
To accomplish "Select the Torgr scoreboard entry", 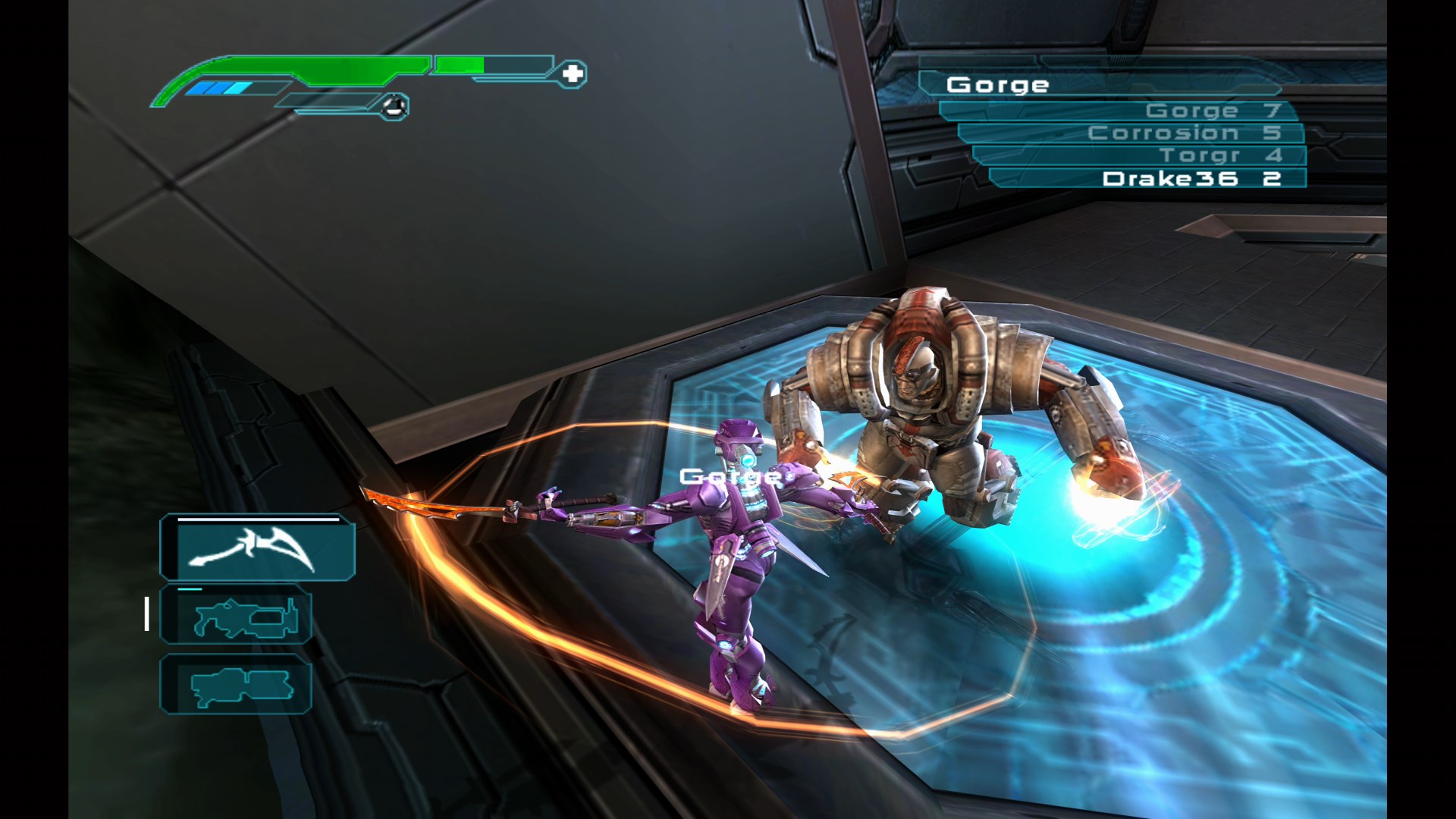I will [1206, 156].
